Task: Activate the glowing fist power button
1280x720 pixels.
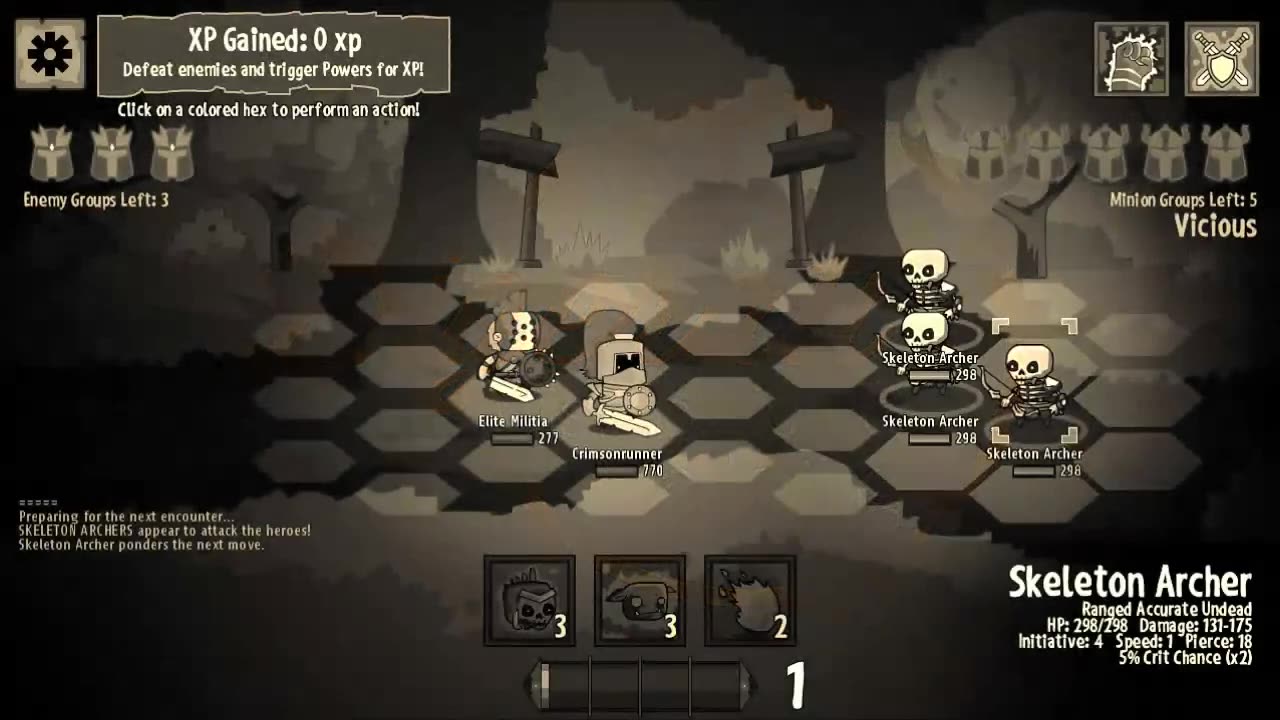Action: [x=1131, y=59]
